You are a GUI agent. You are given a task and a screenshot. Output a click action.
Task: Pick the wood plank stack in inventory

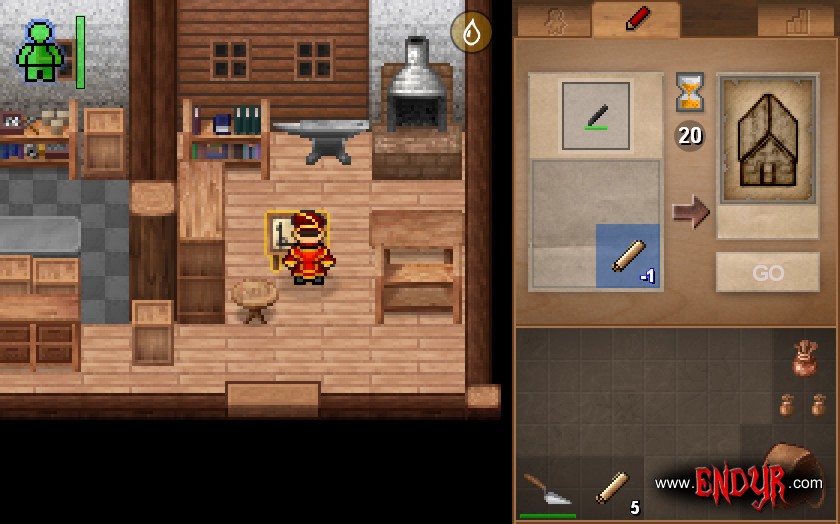coord(613,488)
